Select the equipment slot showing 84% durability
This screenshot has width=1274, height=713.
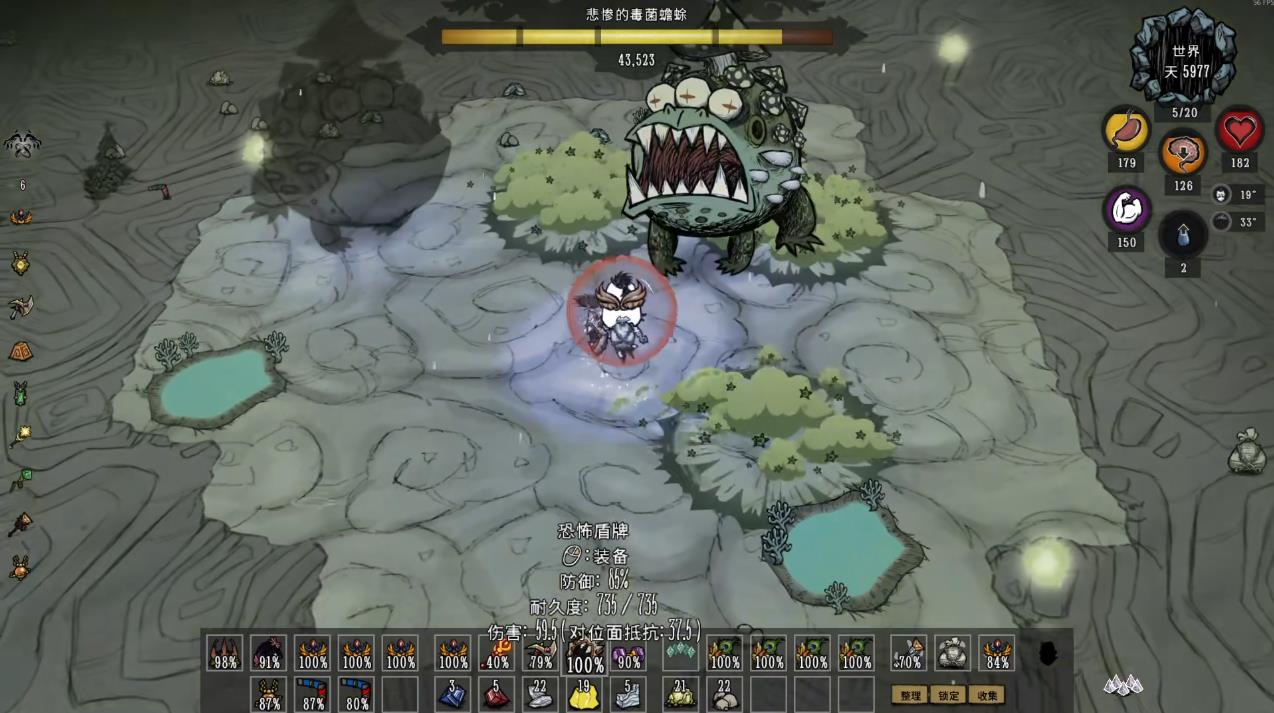pyautogui.click(x=997, y=654)
